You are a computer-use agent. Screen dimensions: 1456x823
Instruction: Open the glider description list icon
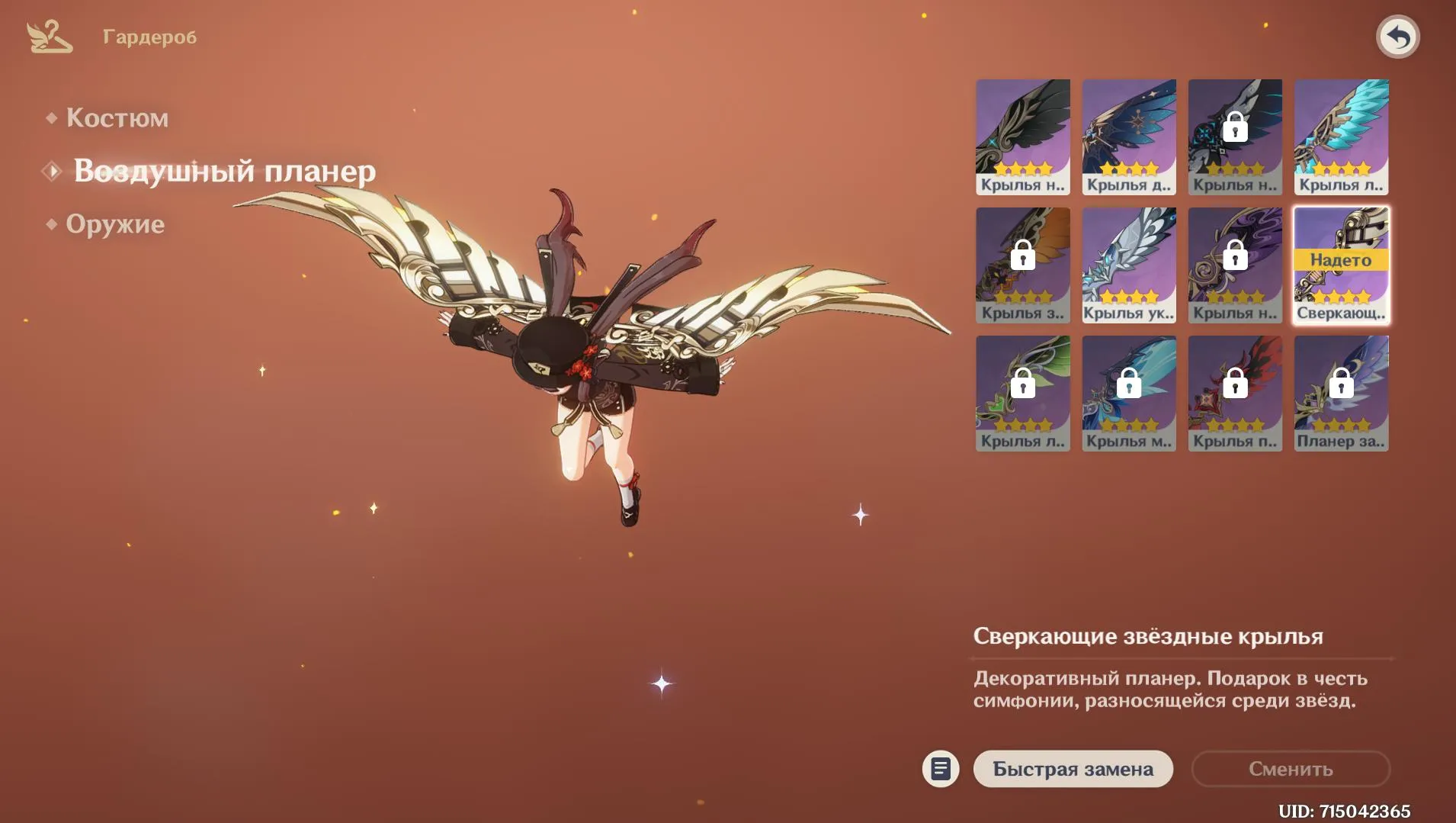pyautogui.click(x=941, y=769)
